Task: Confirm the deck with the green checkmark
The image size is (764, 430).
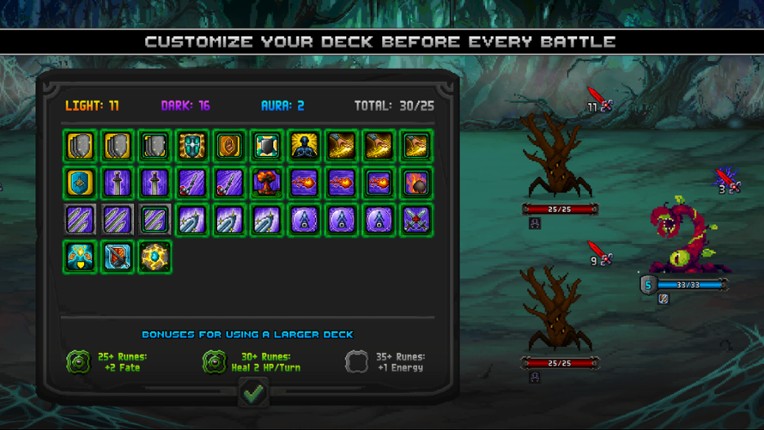Action: coord(253,393)
